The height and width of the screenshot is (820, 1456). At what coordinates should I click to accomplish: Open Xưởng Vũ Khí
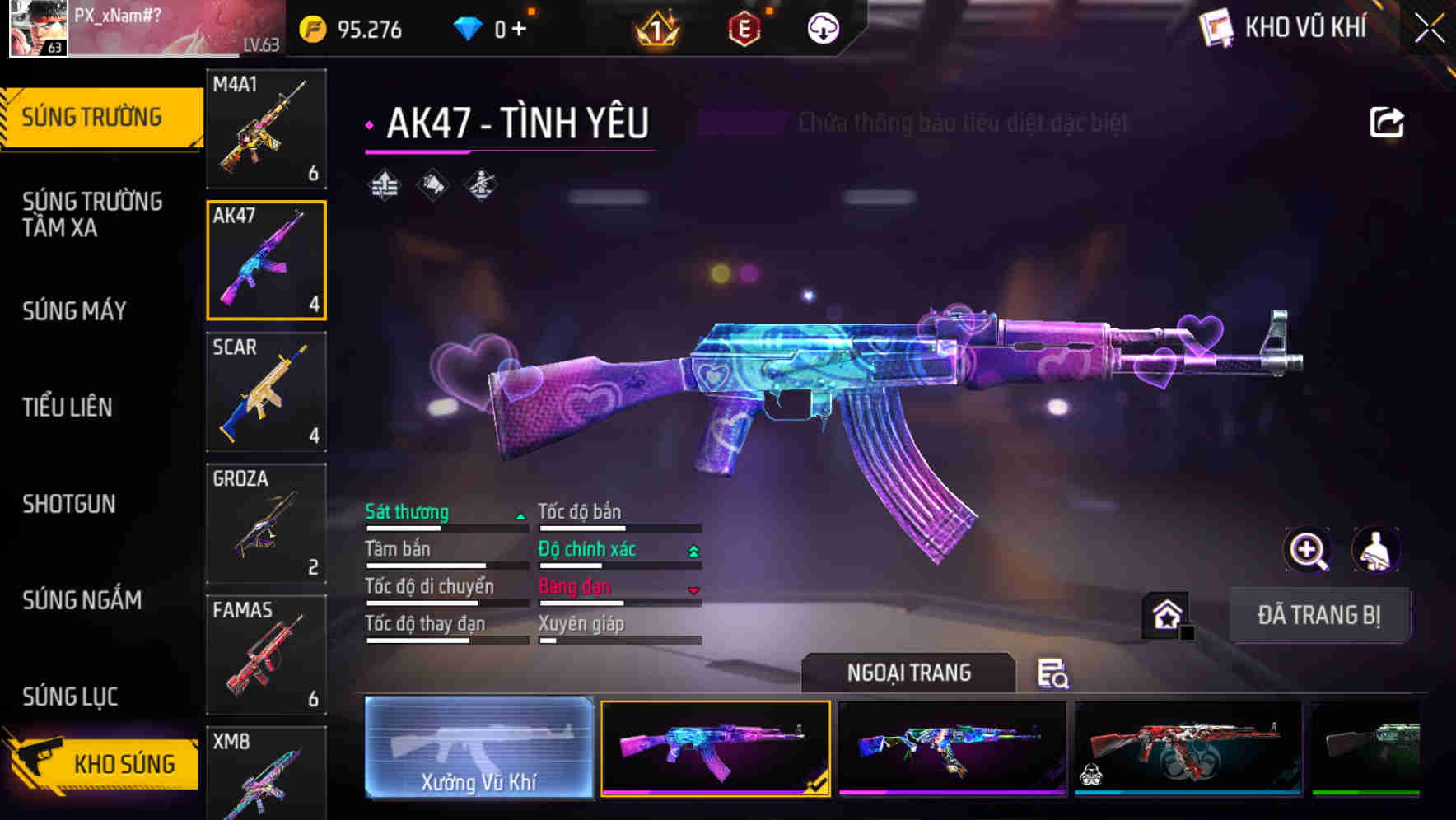click(x=479, y=749)
